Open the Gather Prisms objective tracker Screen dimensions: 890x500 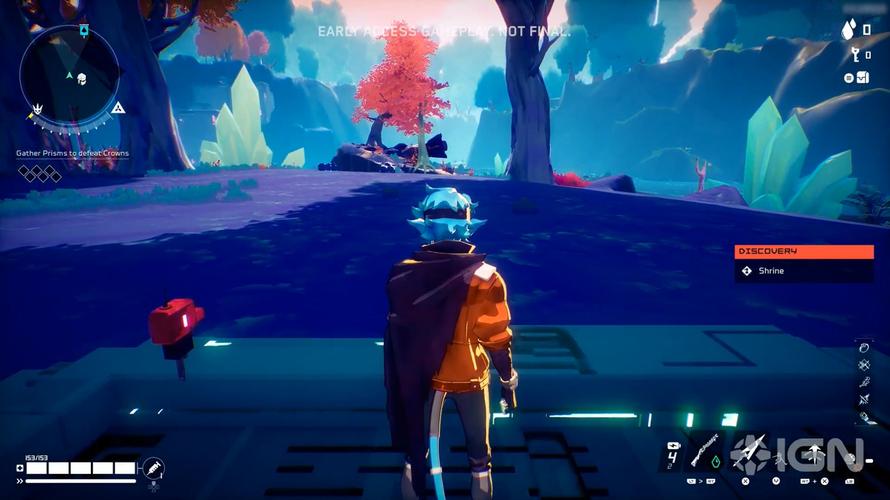click(72, 153)
